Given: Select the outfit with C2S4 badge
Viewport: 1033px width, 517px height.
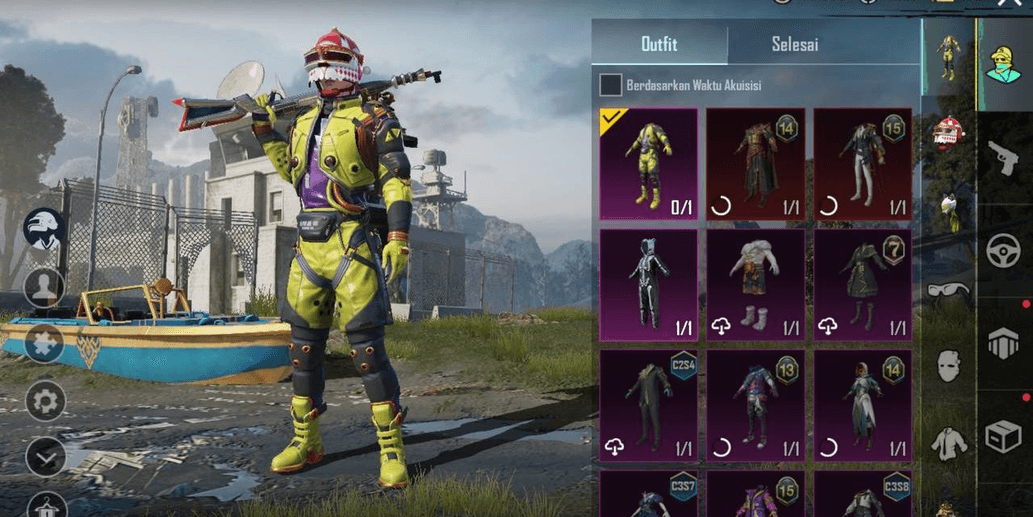Looking at the screenshot, I should (648, 405).
